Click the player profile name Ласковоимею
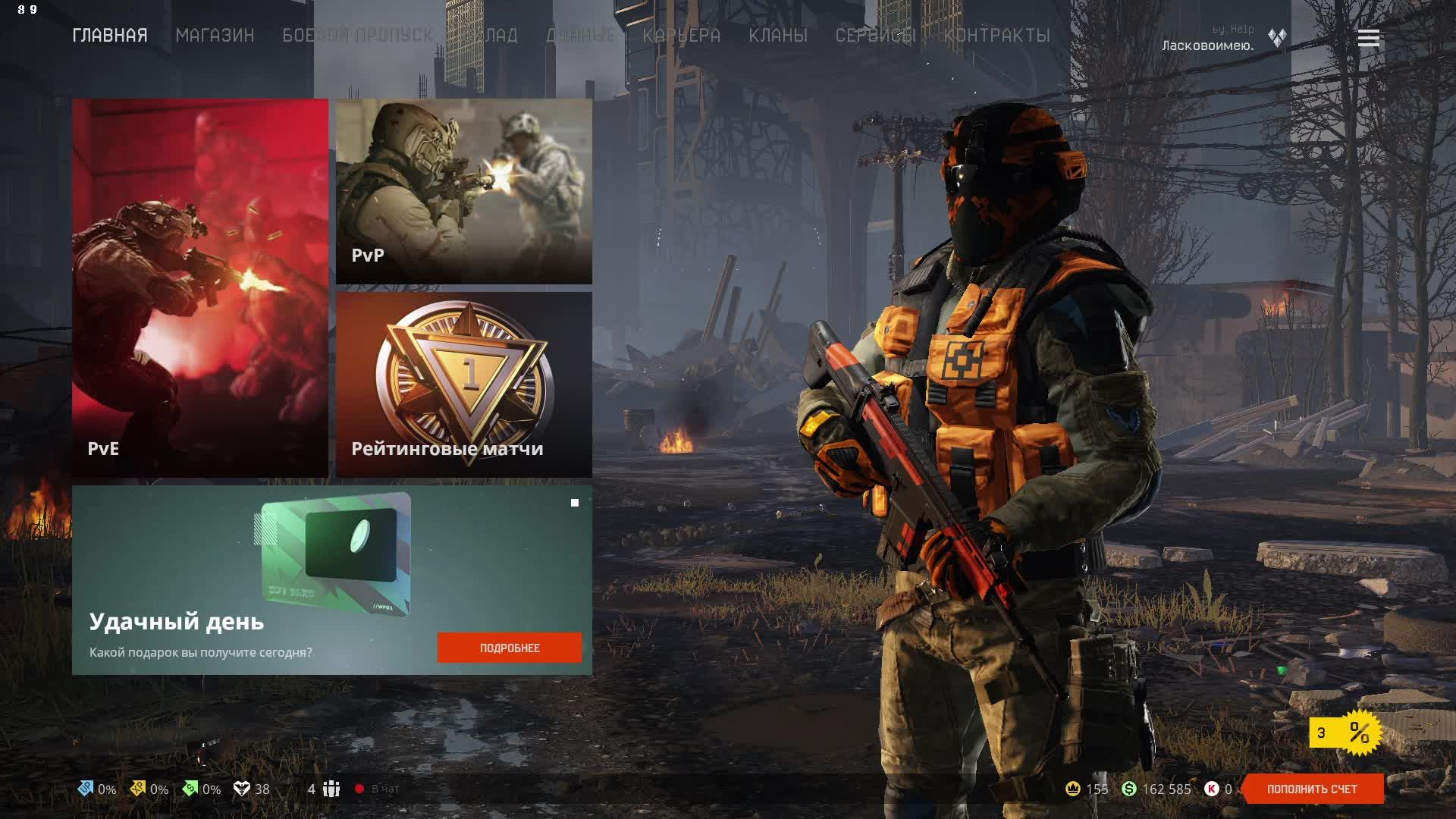 point(1207,45)
